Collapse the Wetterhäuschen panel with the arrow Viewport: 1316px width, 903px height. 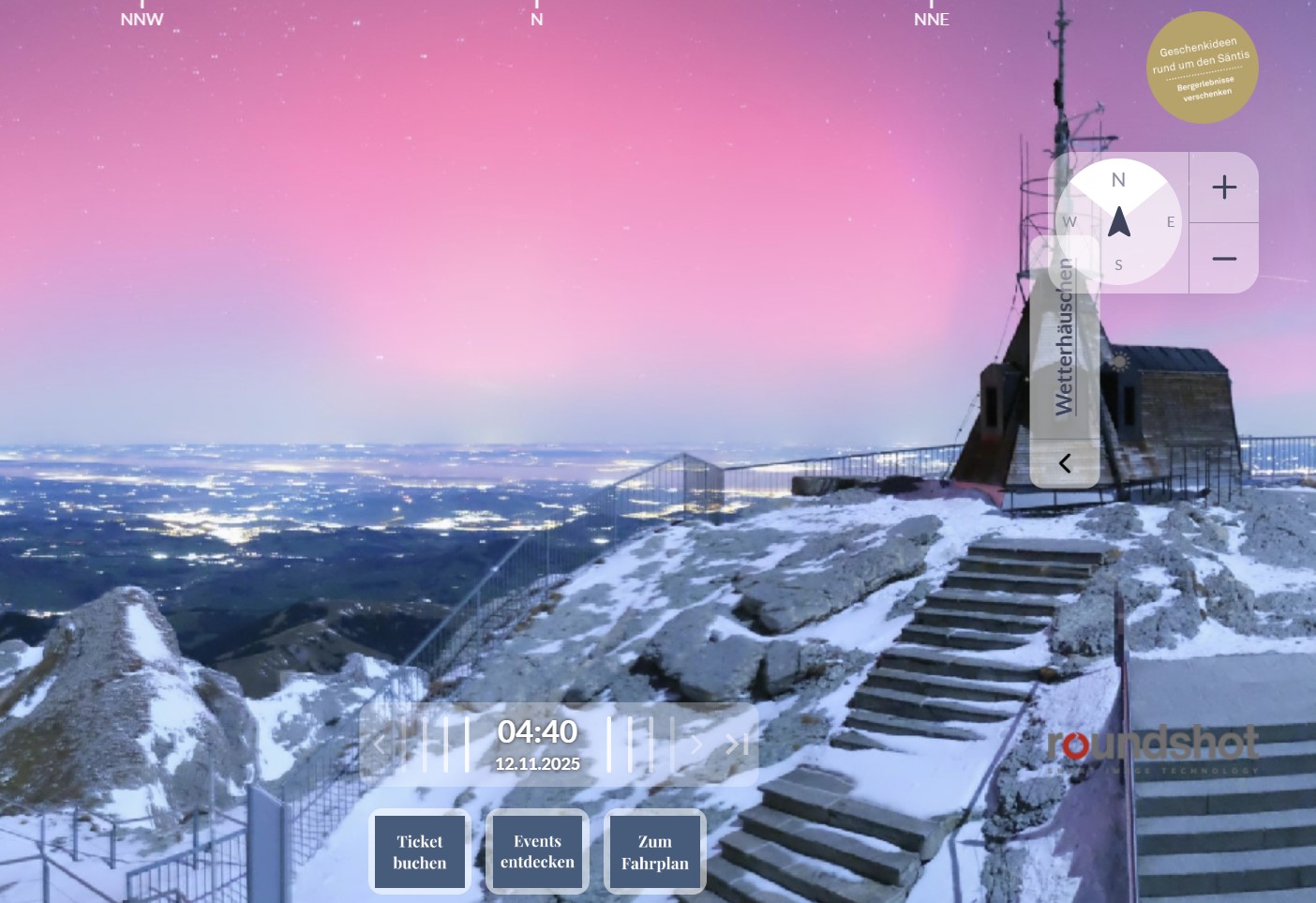coord(1065,463)
